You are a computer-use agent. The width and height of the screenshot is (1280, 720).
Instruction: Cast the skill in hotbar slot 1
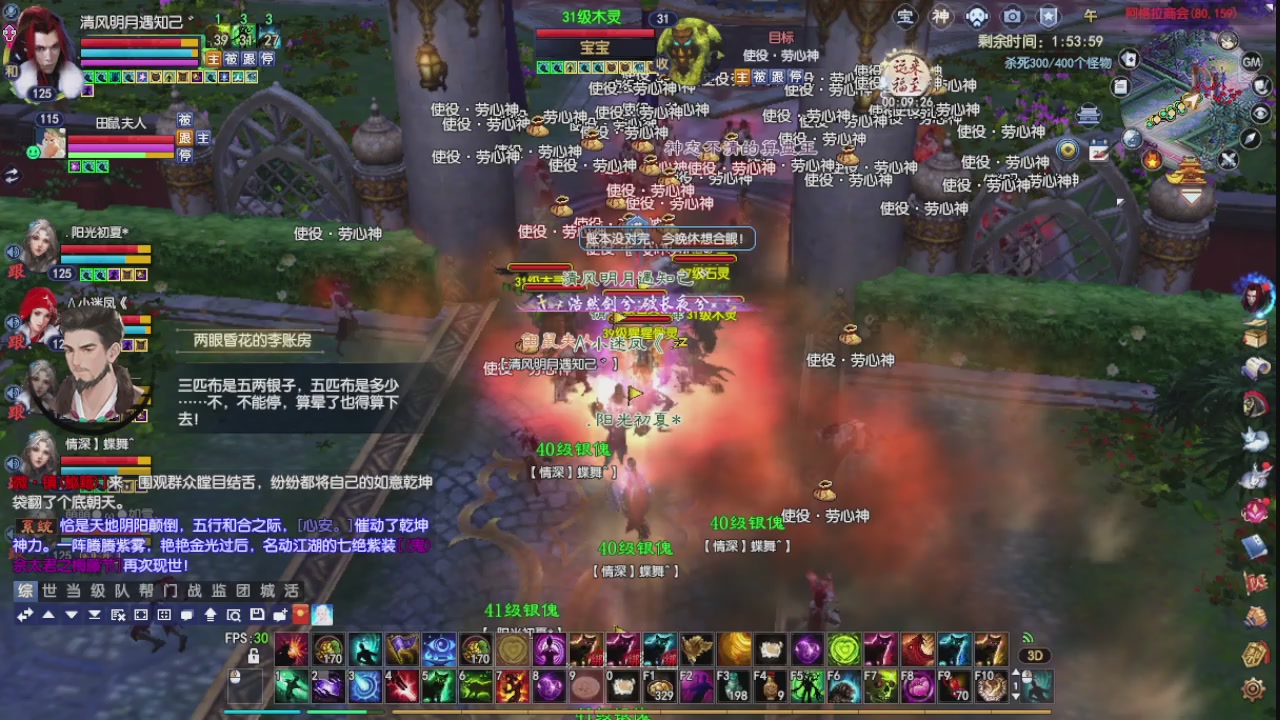click(x=290, y=688)
